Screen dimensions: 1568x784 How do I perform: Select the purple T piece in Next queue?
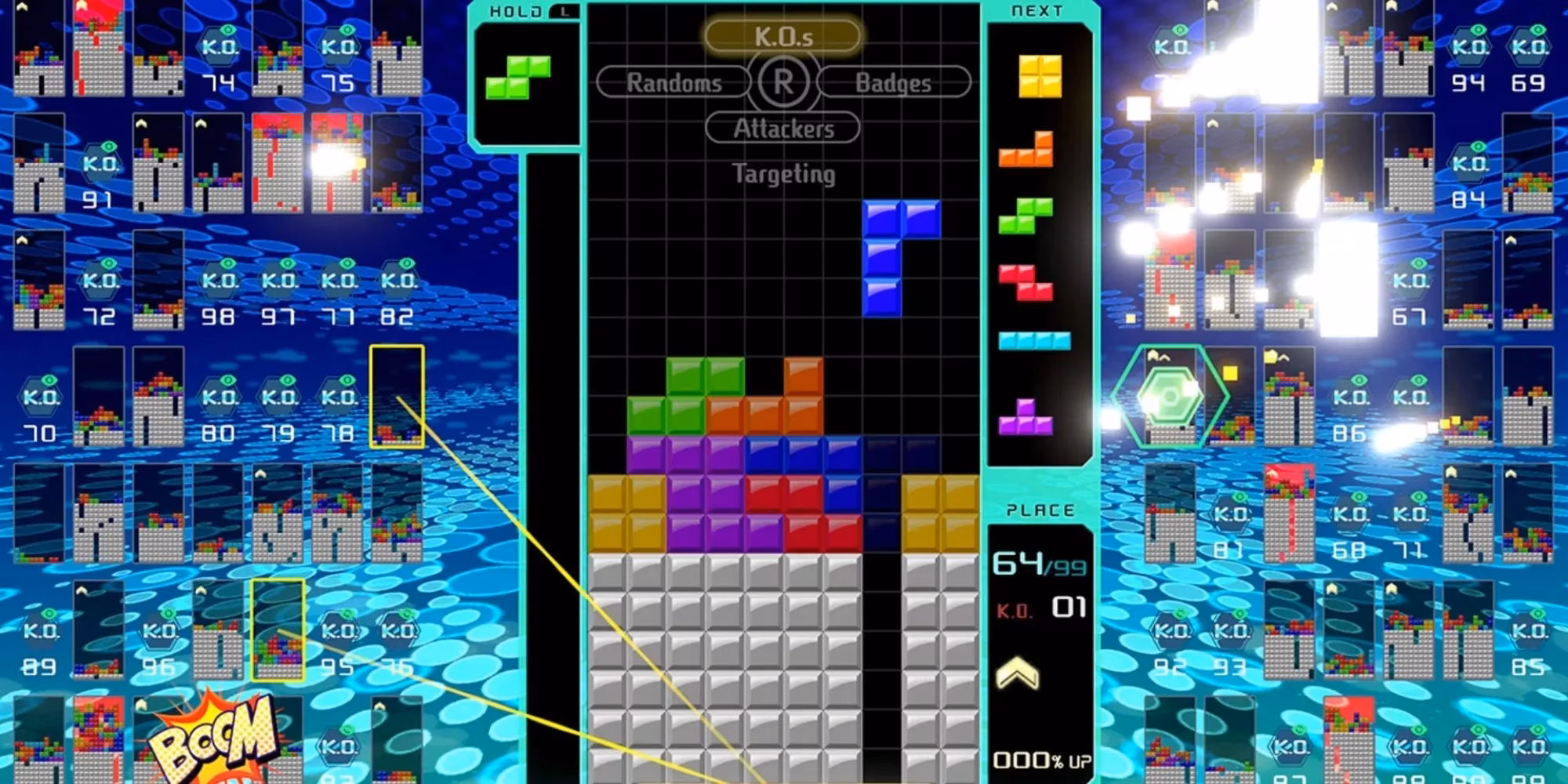tap(1025, 417)
